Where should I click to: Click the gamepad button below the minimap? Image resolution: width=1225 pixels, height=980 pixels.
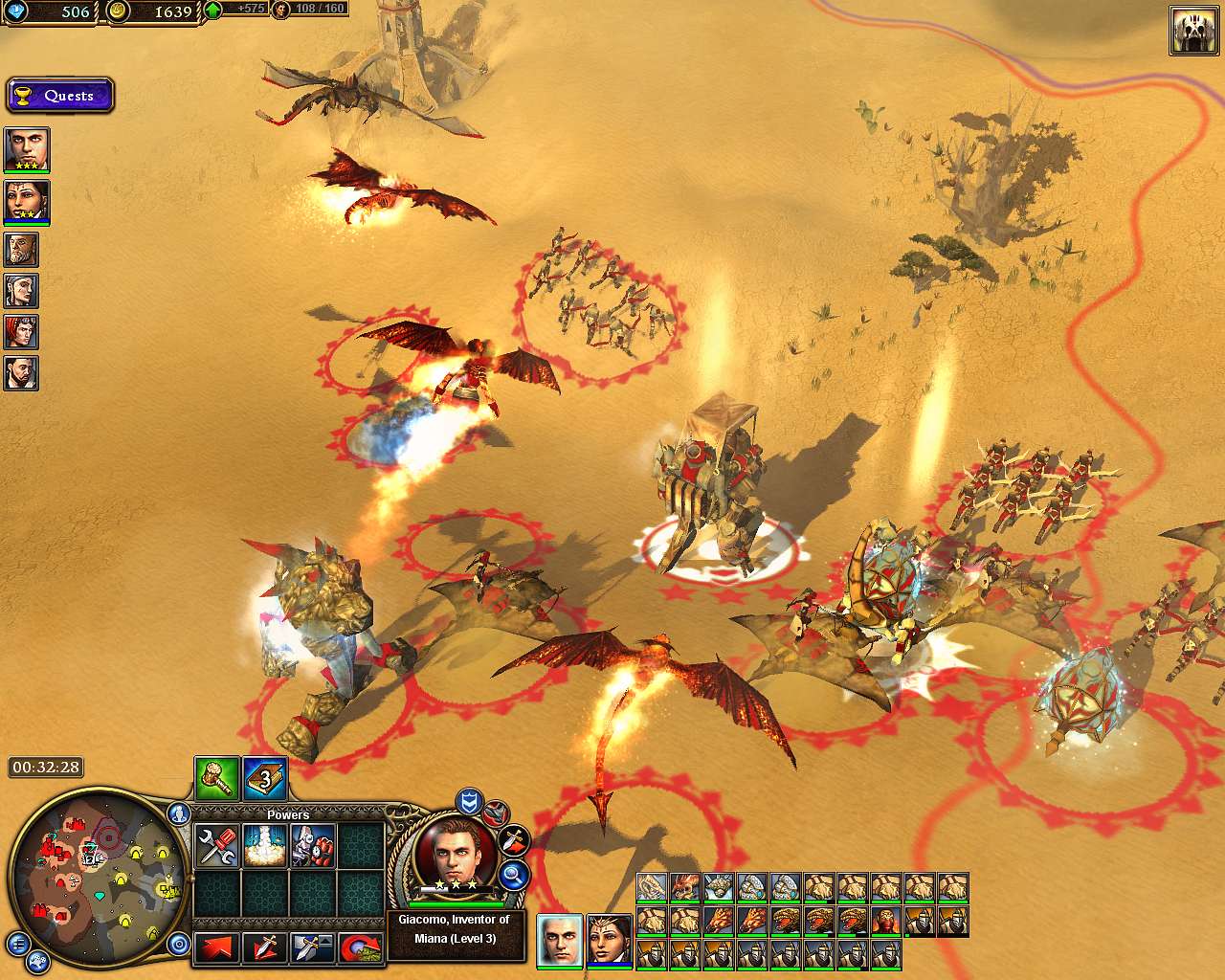pyautogui.click(x=38, y=962)
